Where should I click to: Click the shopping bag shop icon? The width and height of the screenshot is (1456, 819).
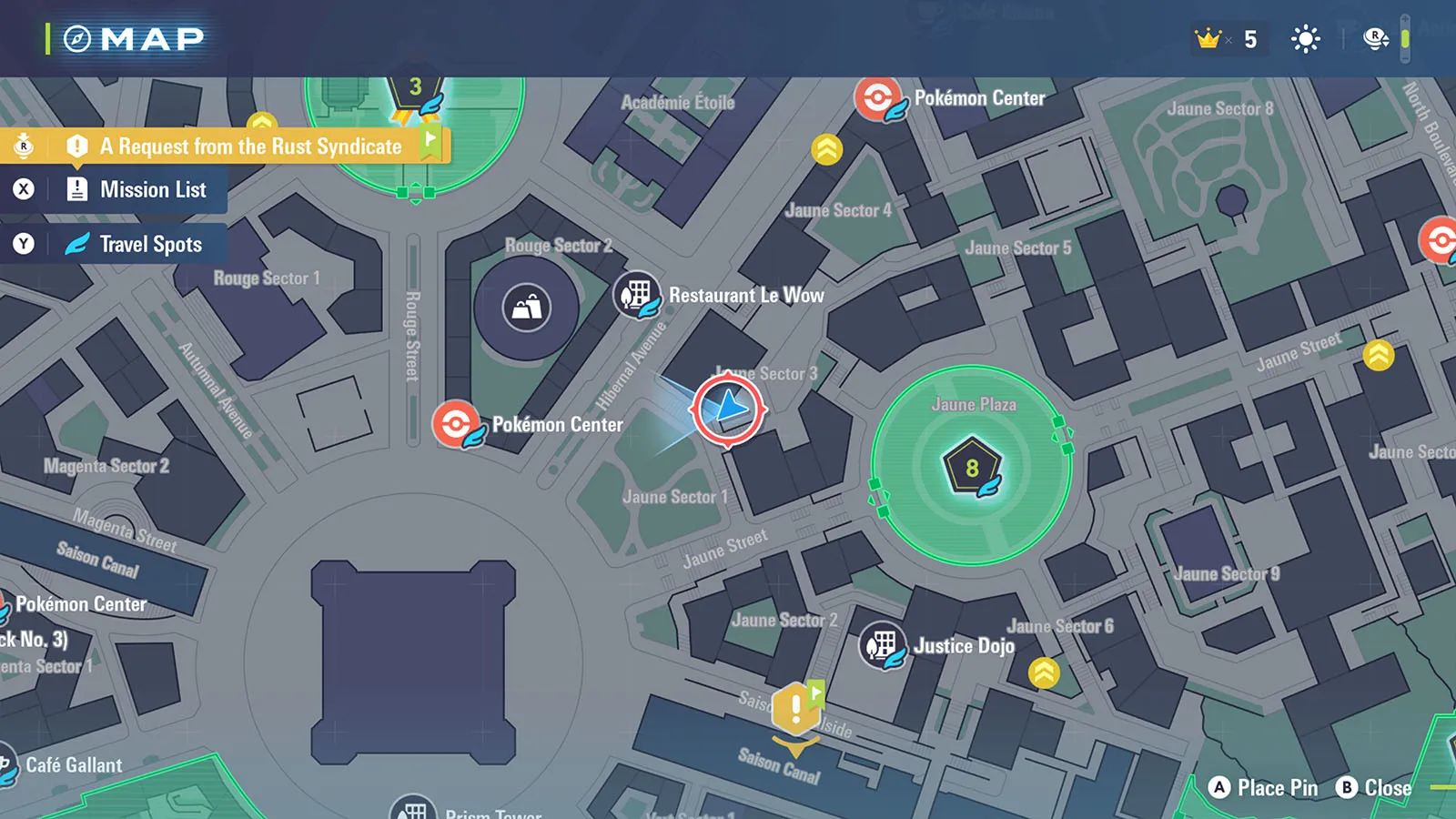click(527, 308)
